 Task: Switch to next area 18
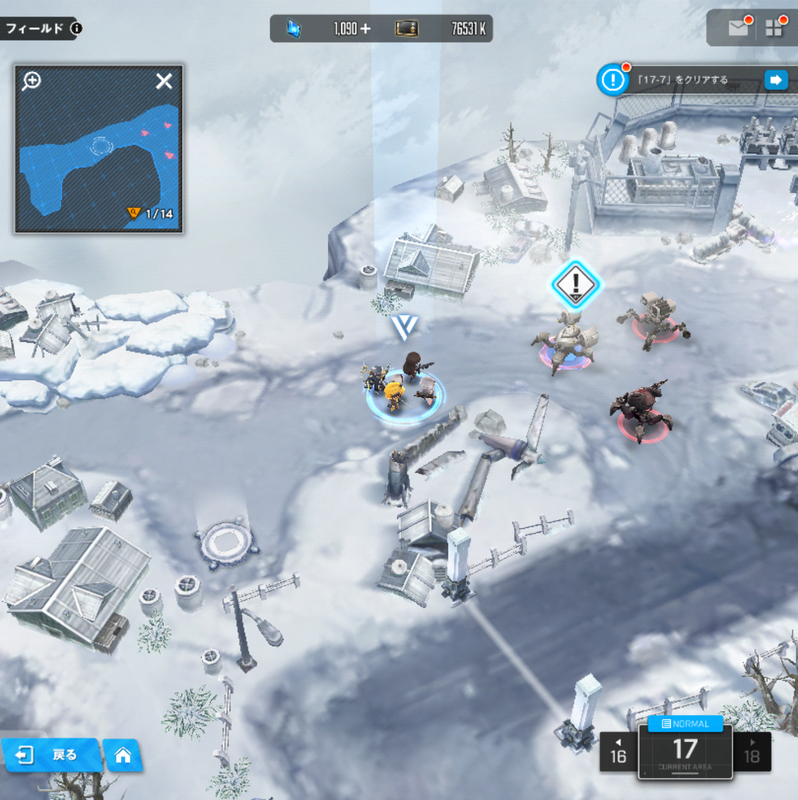[752, 752]
